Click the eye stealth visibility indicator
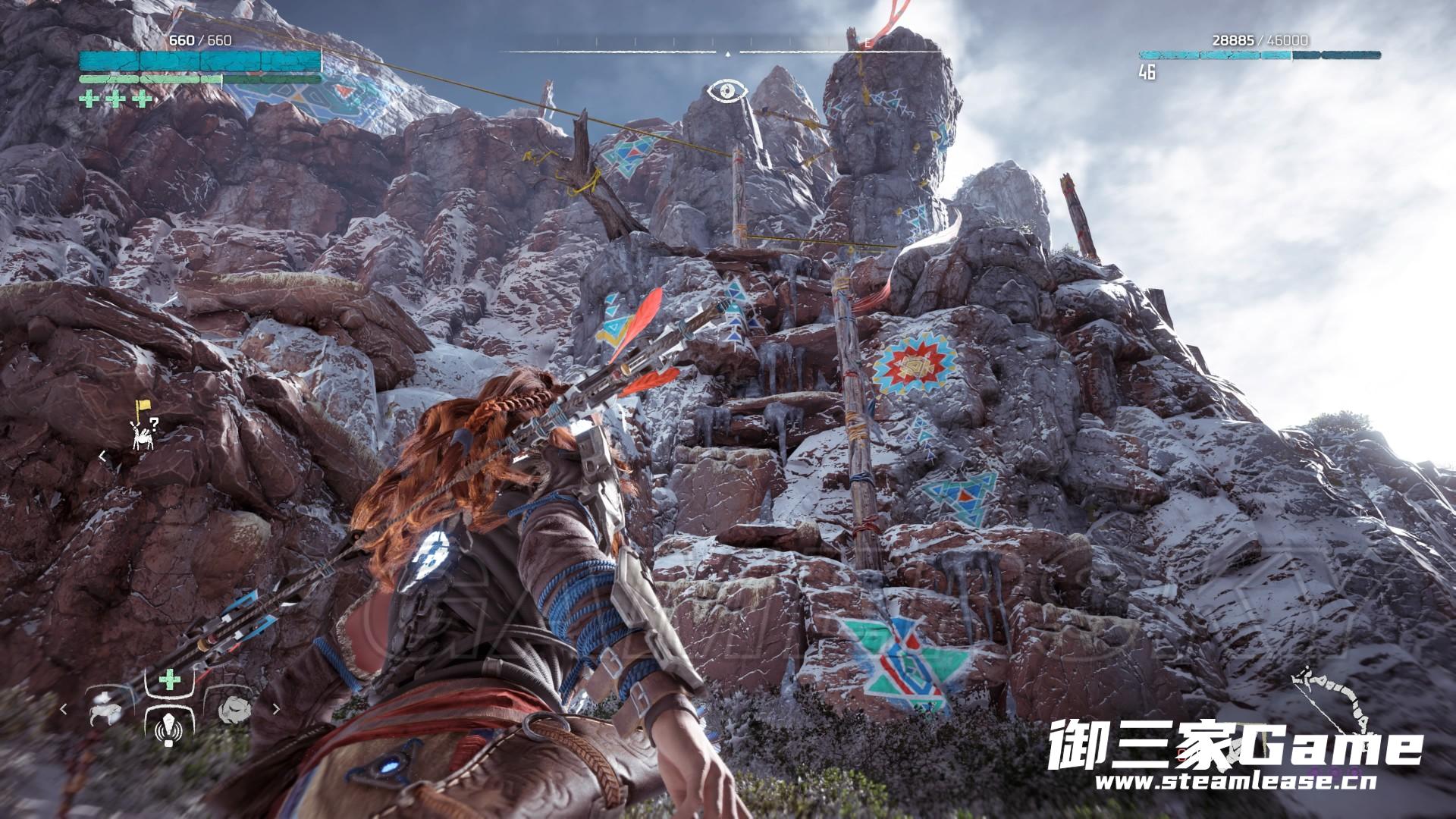This screenshot has height=819, width=1456. [x=727, y=92]
